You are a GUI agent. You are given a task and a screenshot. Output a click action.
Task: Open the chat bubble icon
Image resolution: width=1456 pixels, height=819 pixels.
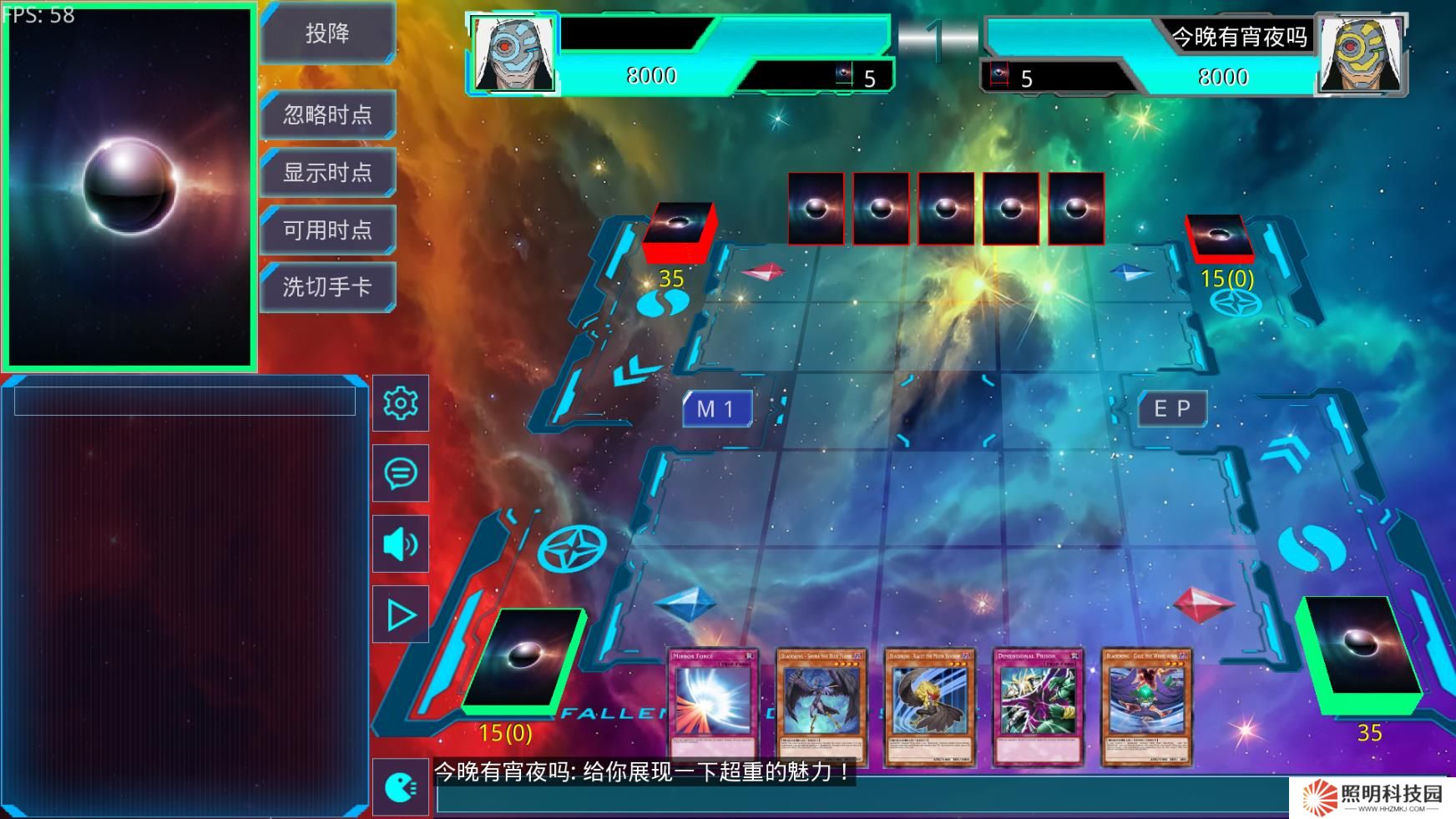401,473
